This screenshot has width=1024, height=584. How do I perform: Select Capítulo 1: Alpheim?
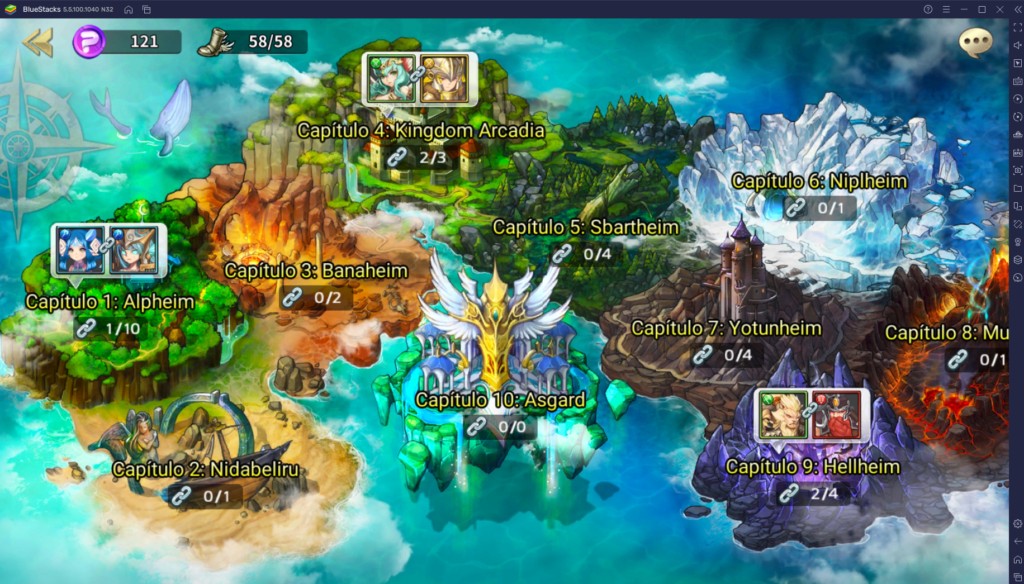tap(110, 301)
